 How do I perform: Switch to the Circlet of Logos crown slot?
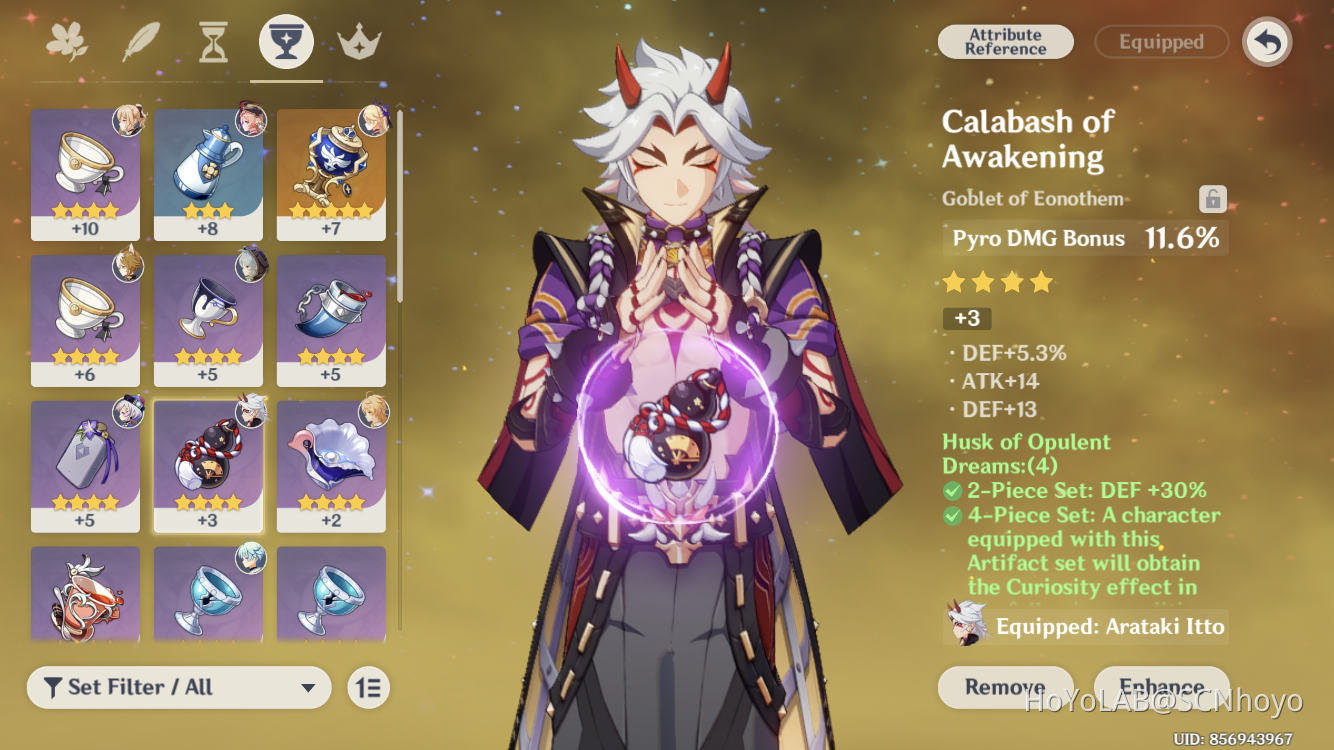coord(358,40)
